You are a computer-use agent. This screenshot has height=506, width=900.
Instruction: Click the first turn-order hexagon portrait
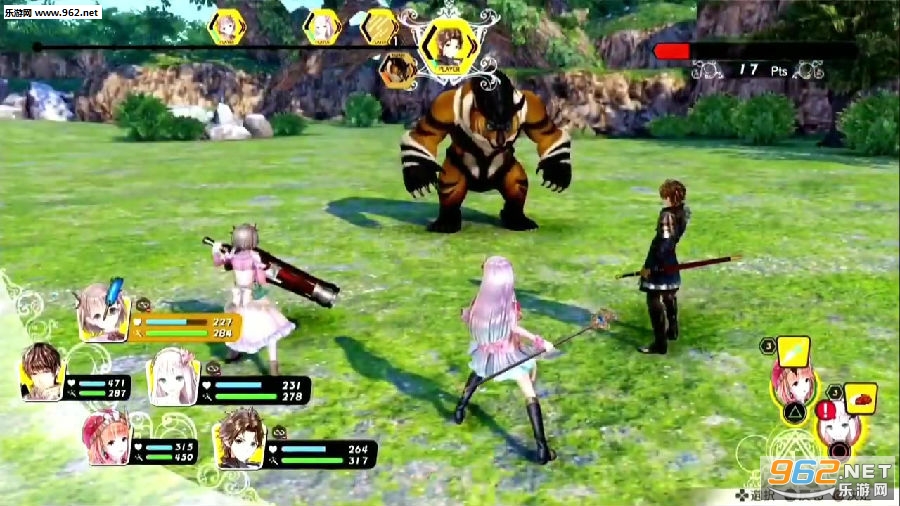point(227,27)
